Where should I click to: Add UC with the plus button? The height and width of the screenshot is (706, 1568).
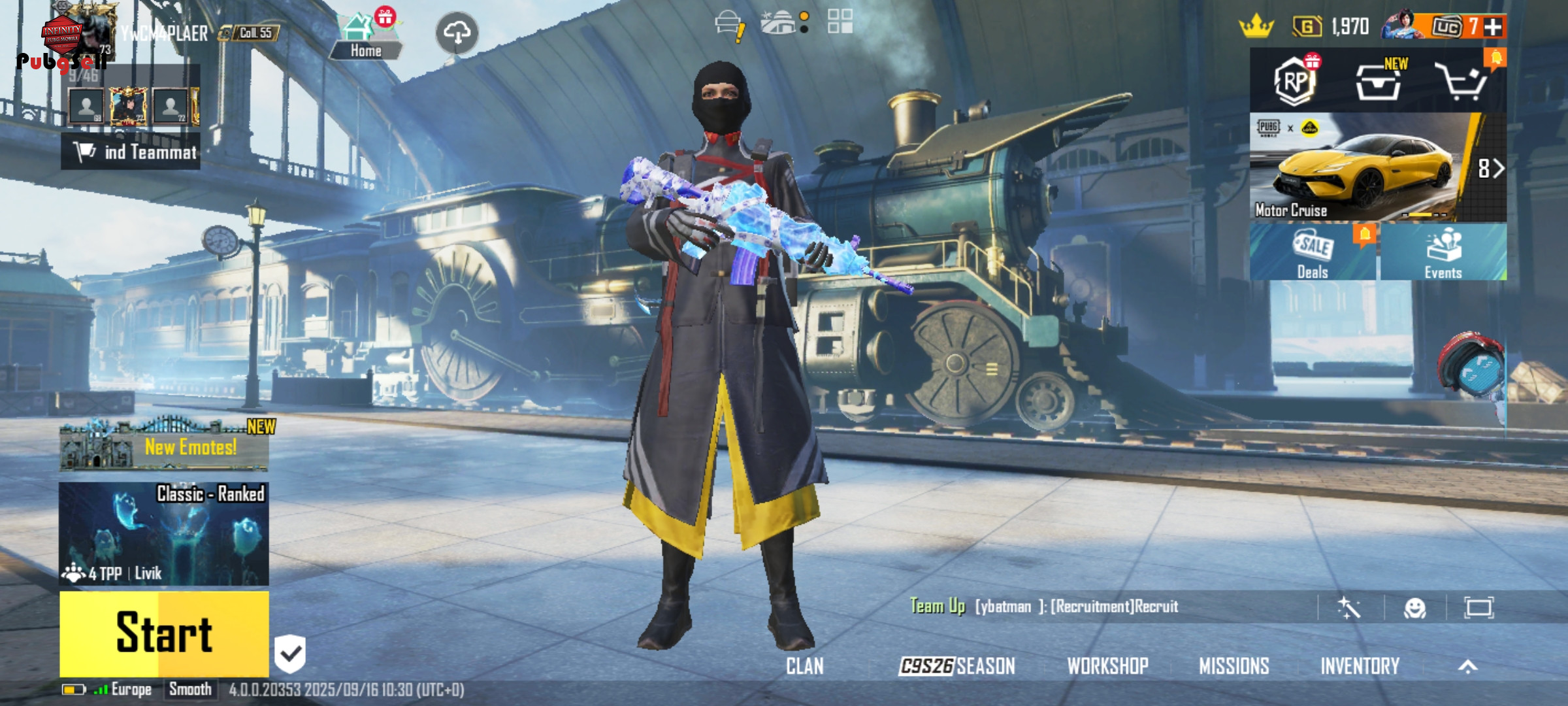point(1493,27)
